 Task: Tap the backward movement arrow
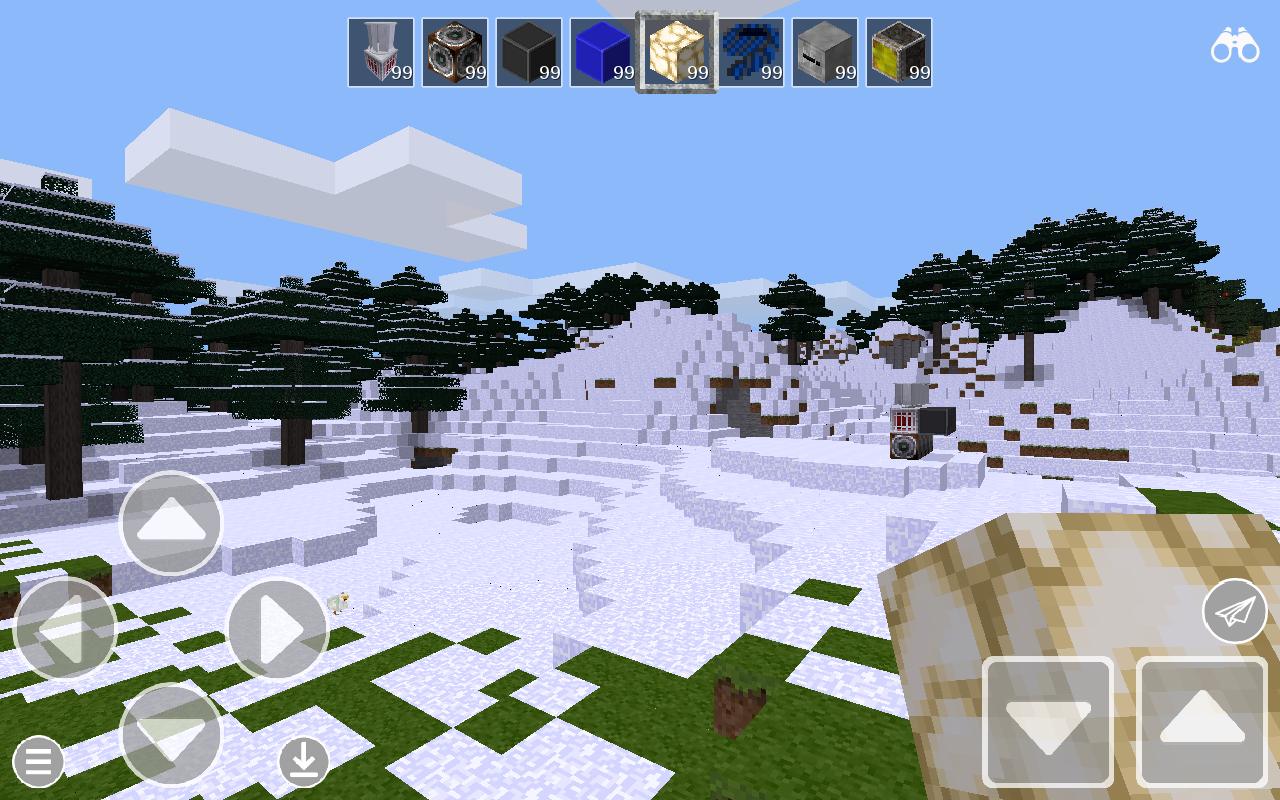(170, 737)
